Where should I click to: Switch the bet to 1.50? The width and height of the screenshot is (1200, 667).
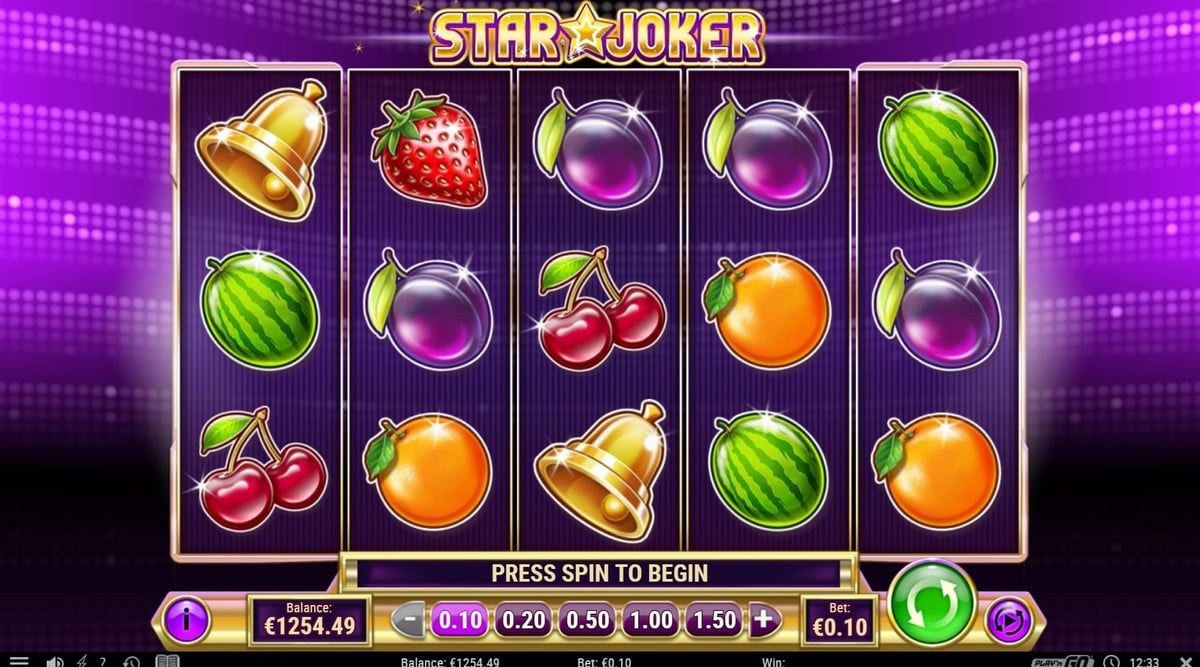(714, 620)
